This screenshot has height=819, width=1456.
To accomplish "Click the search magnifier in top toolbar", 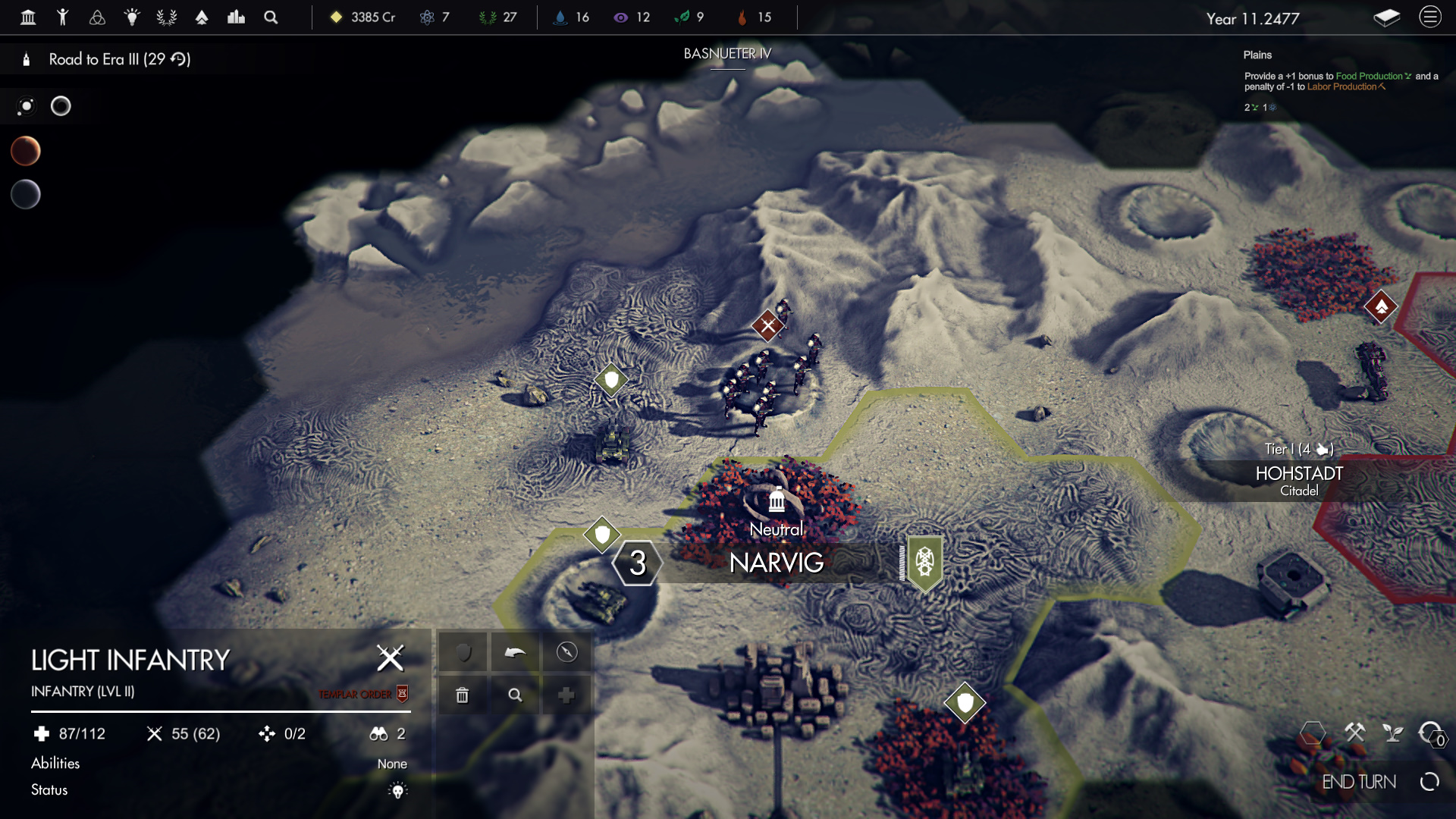I will [271, 17].
